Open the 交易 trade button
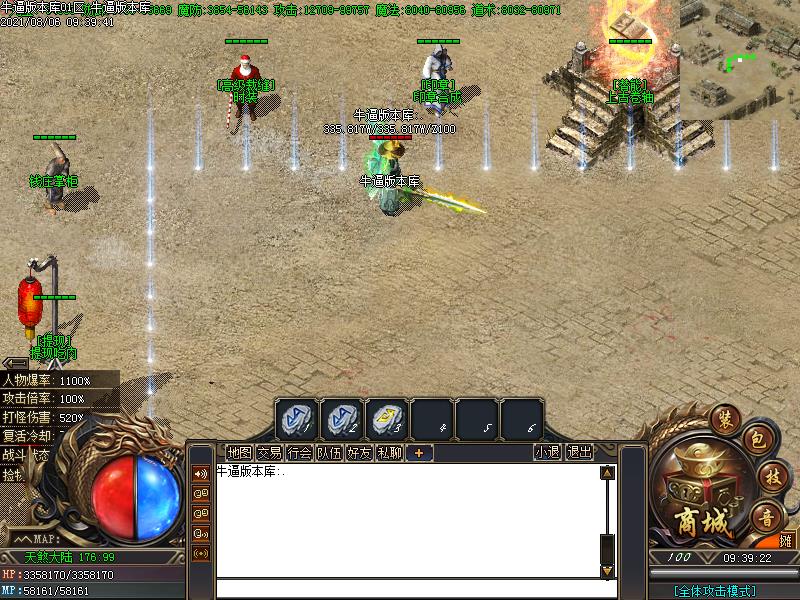Viewport: 800px width, 600px height. point(269,453)
